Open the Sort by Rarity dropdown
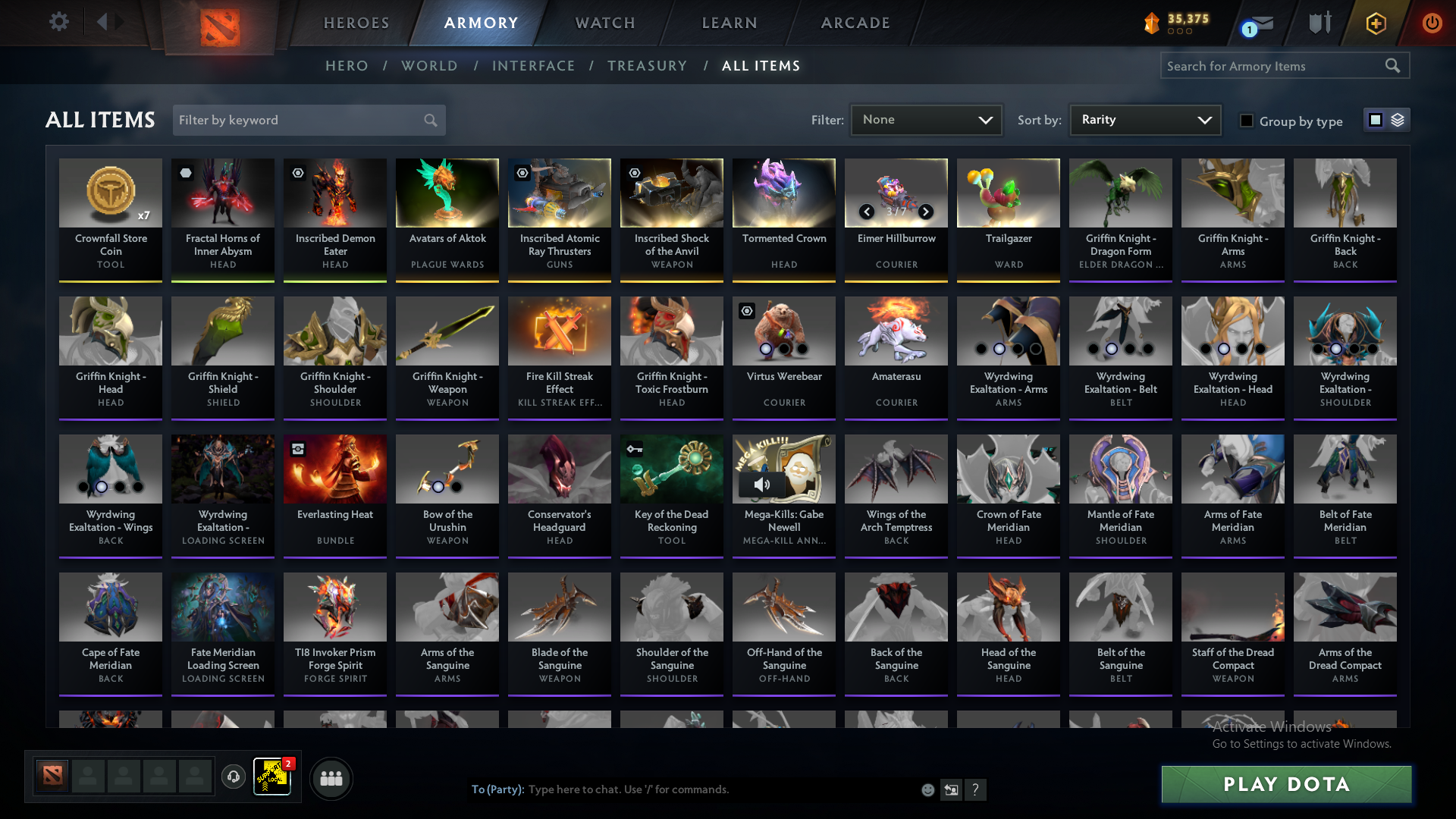The width and height of the screenshot is (1456, 819). 1144,120
